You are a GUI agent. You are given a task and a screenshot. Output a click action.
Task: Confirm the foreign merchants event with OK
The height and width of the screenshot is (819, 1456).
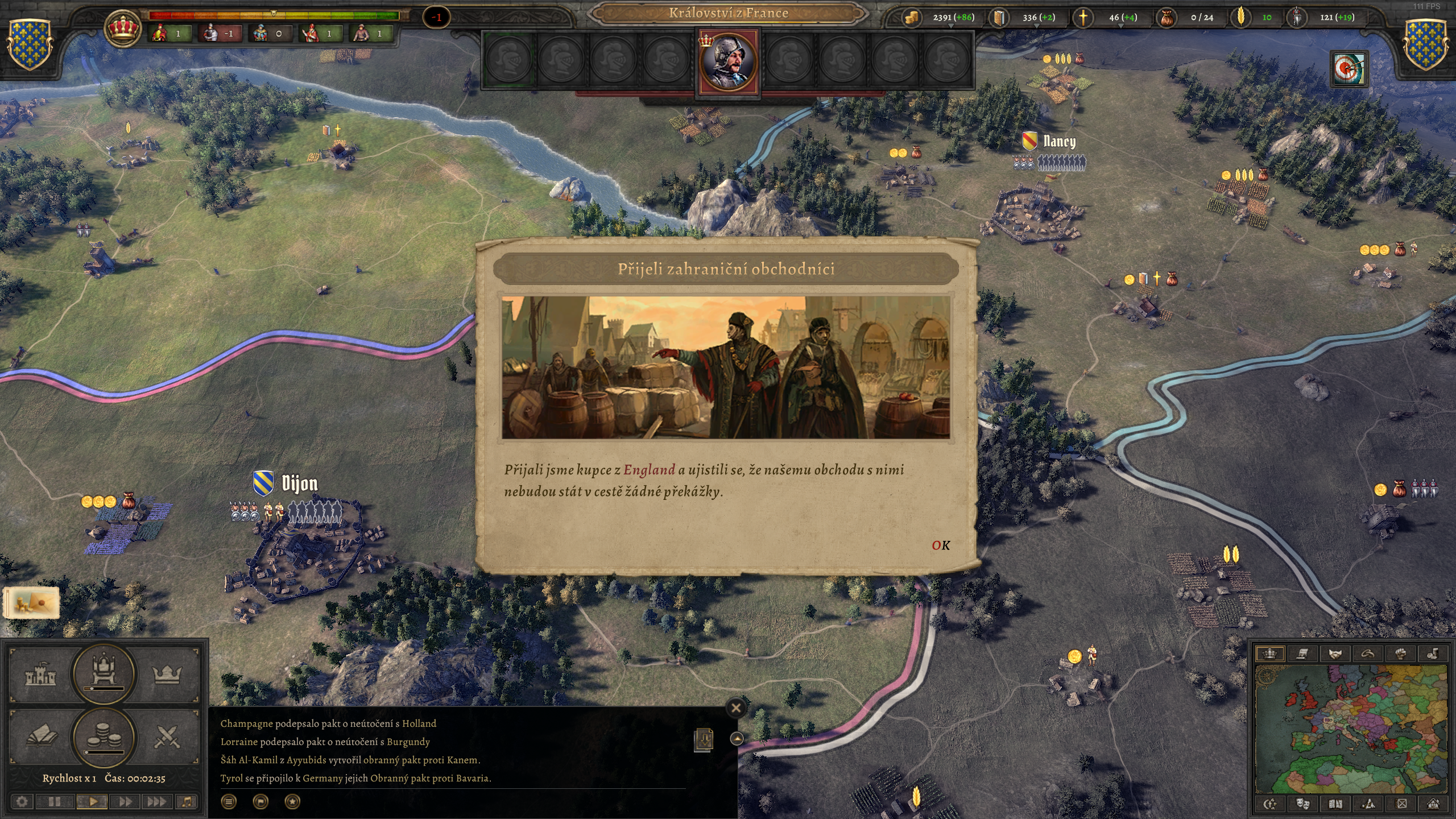tap(941, 545)
